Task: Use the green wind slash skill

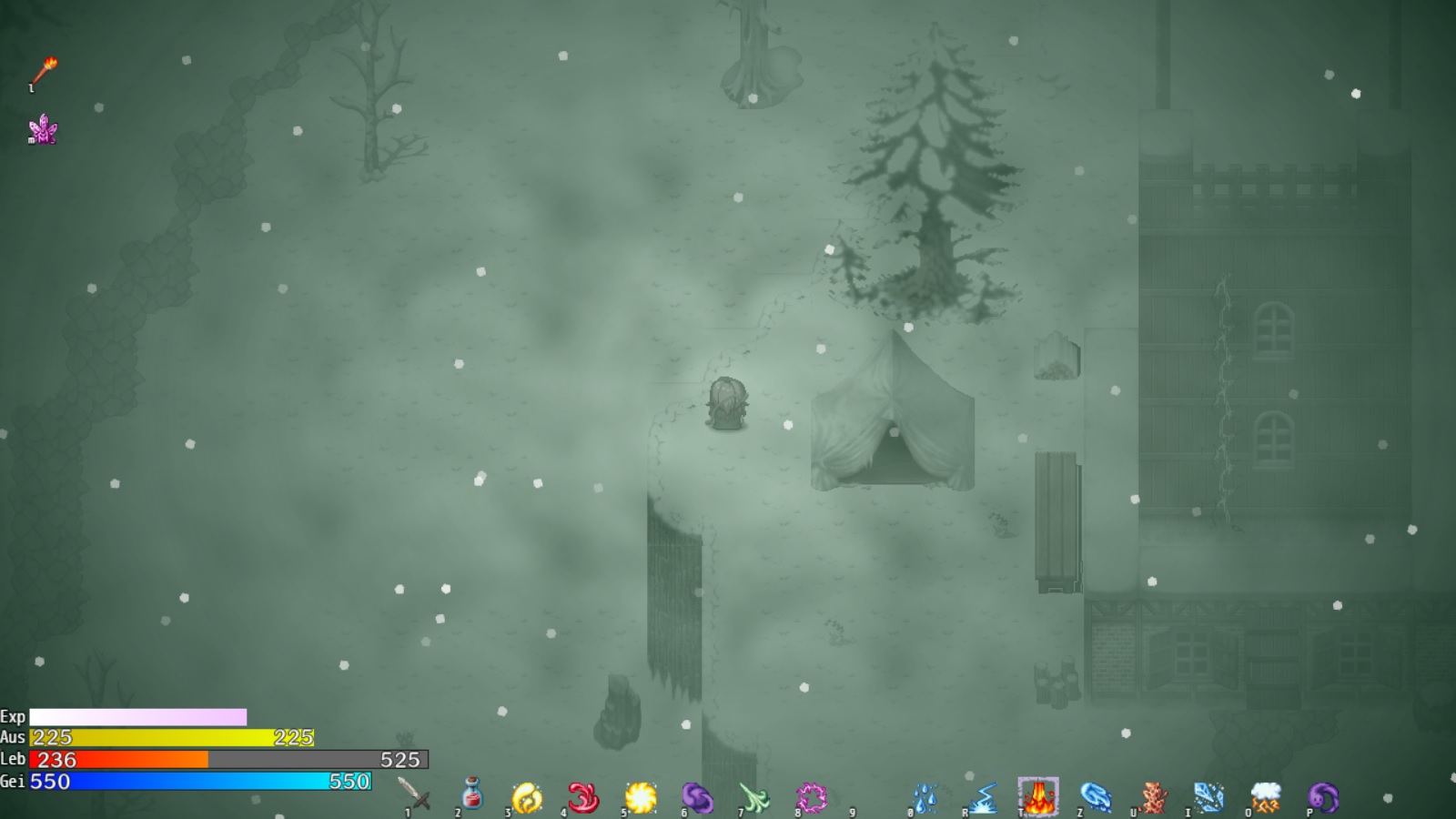Action: [754, 797]
